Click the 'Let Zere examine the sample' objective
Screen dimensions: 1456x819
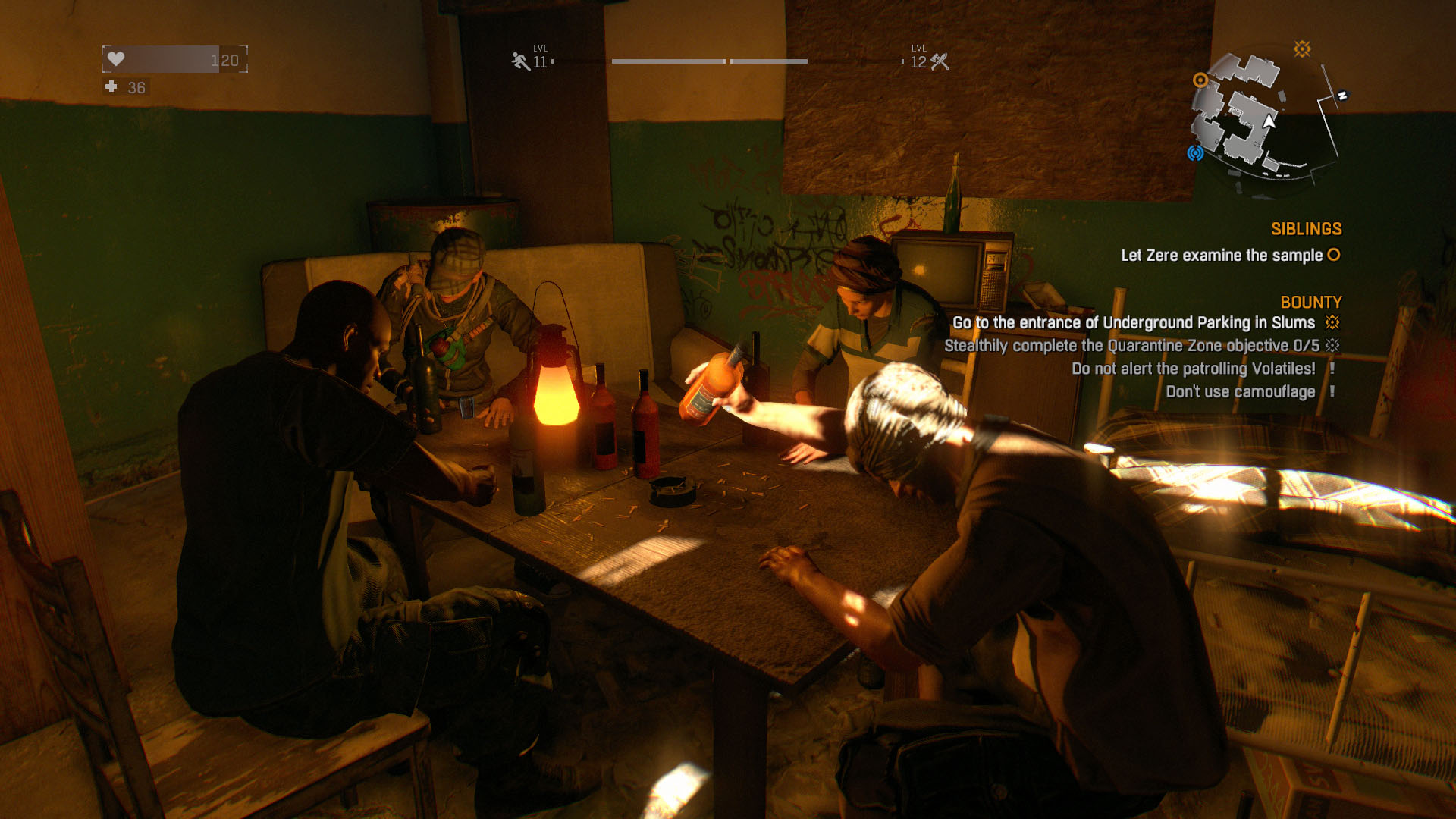[x=1221, y=256]
